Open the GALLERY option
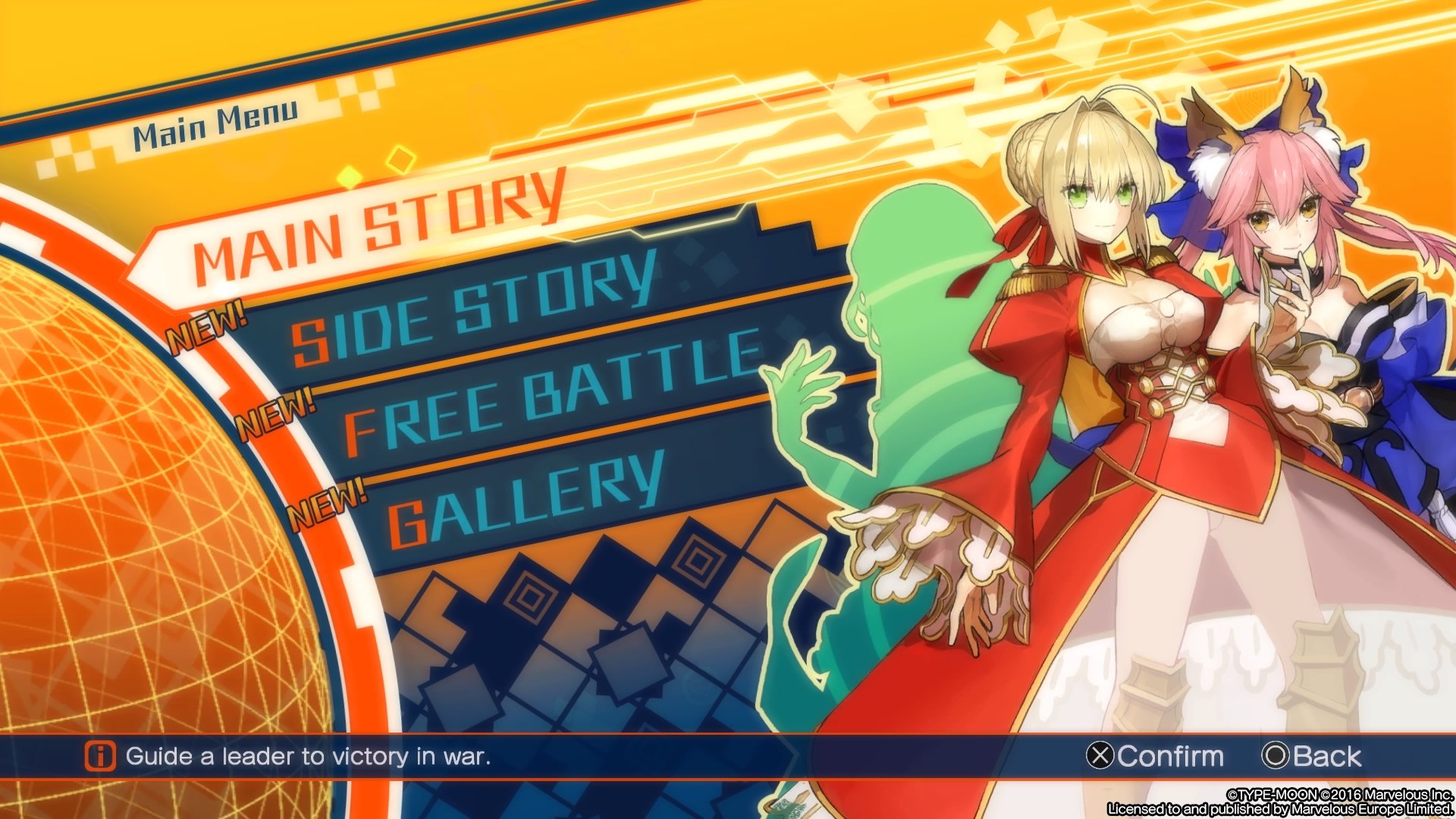Screen dimensions: 1456x819 coord(523,493)
